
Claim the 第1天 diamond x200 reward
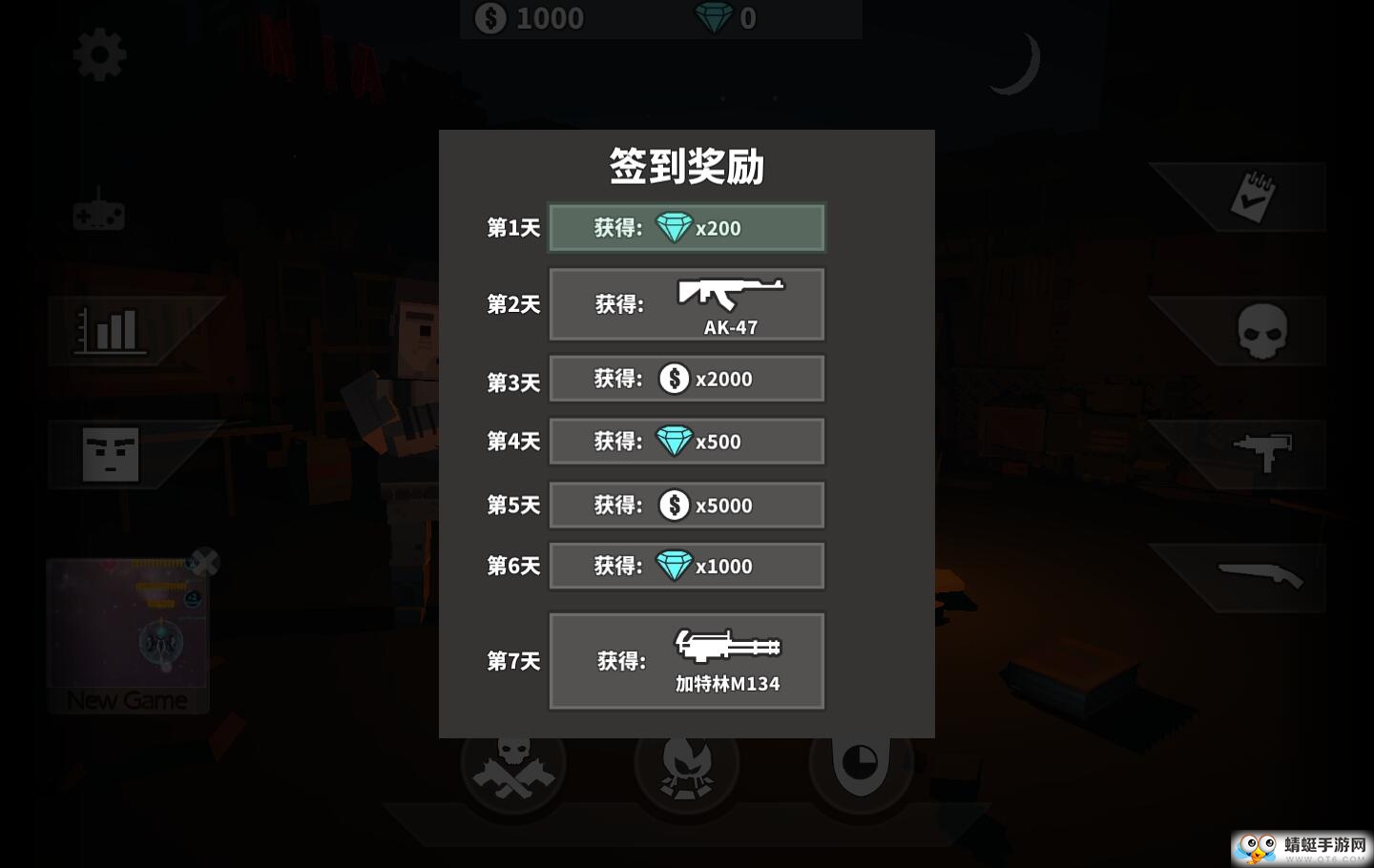(x=686, y=227)
